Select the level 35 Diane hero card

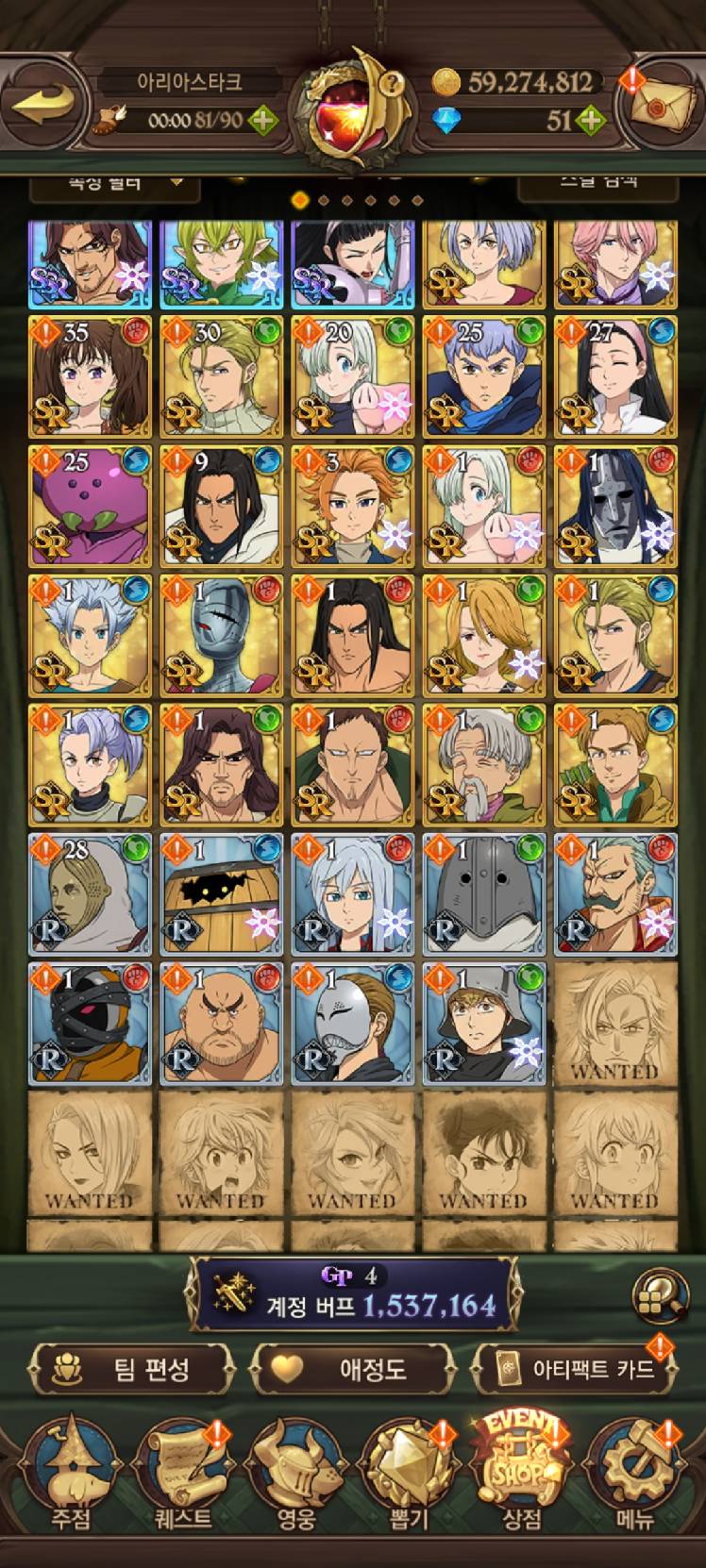tap(90, 376)
